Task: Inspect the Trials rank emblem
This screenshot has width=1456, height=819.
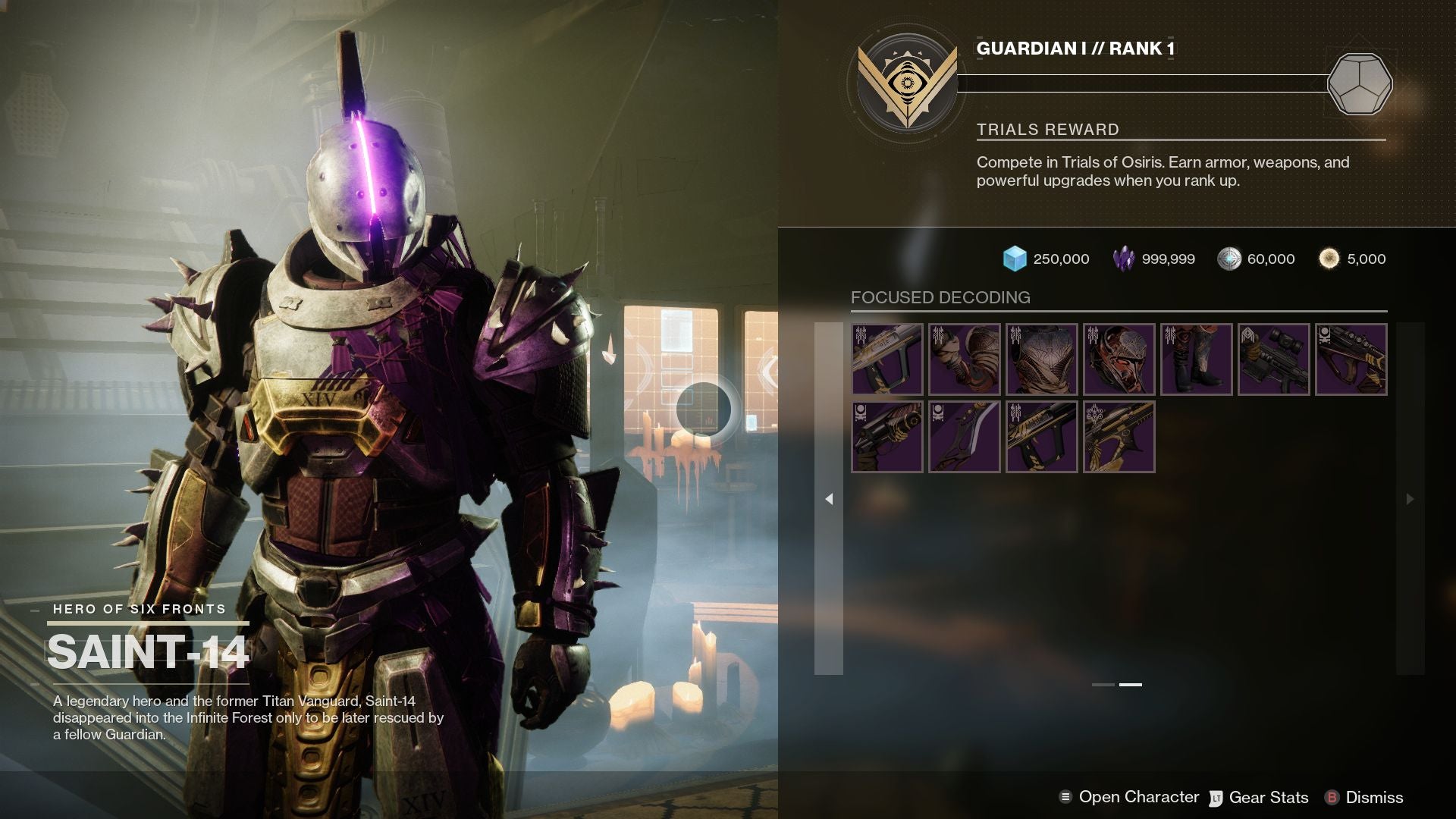Action: point(906,83)
